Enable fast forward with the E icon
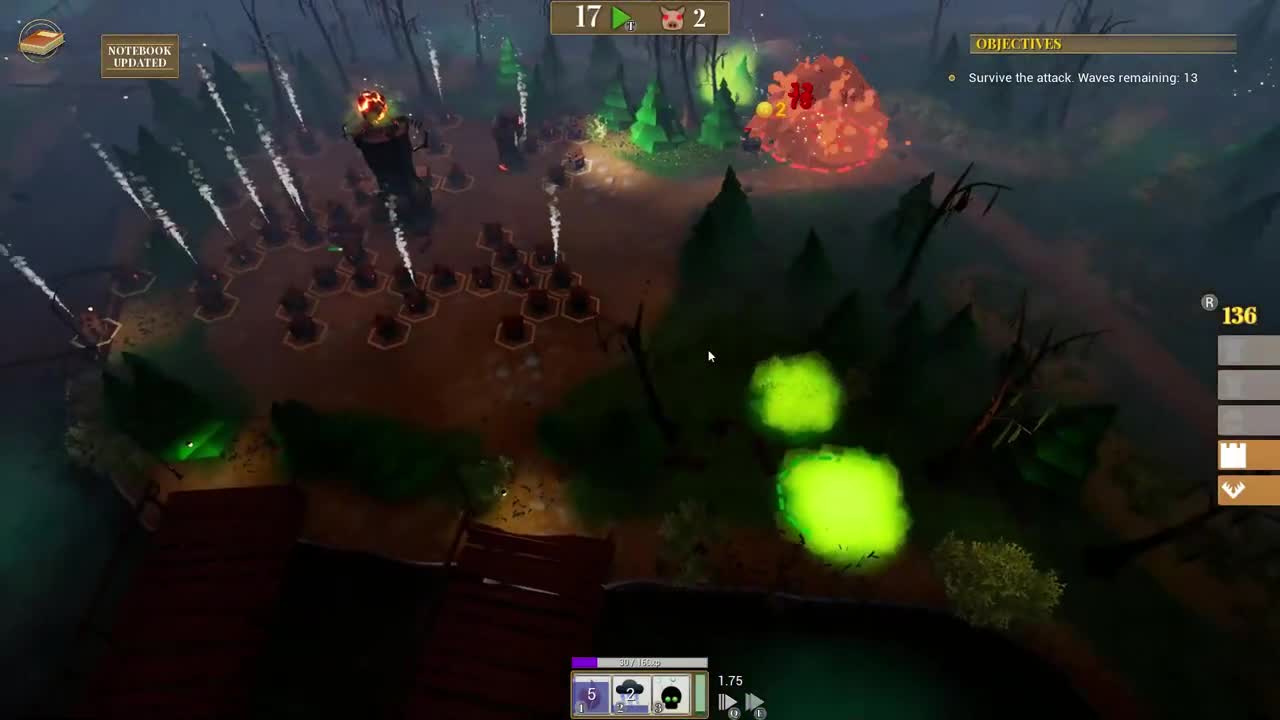1280x720 pixels. (755, 701)
